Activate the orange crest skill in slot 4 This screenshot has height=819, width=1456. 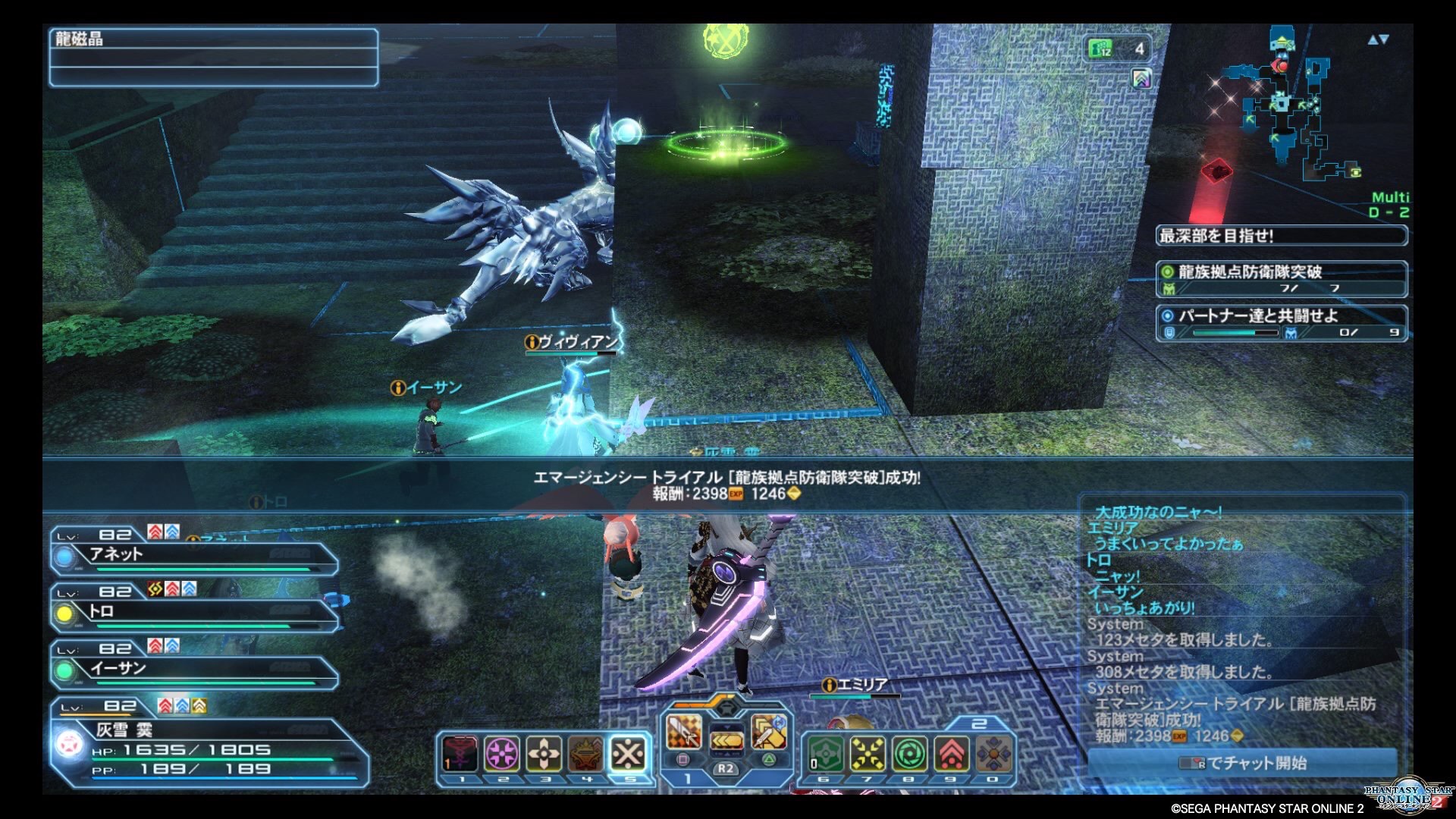coord(586,753)
